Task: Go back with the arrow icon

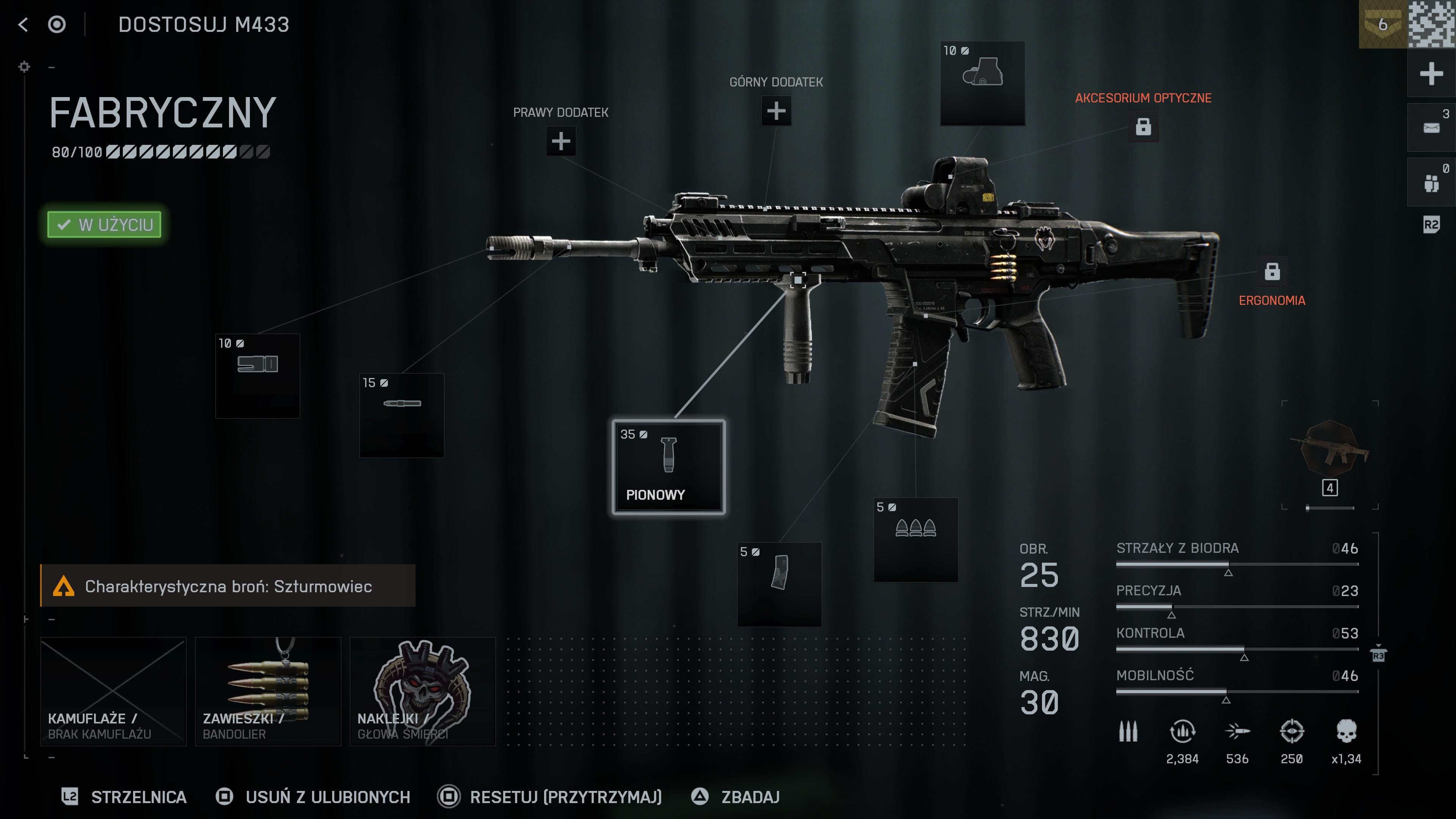Action: tap(23, 24)
